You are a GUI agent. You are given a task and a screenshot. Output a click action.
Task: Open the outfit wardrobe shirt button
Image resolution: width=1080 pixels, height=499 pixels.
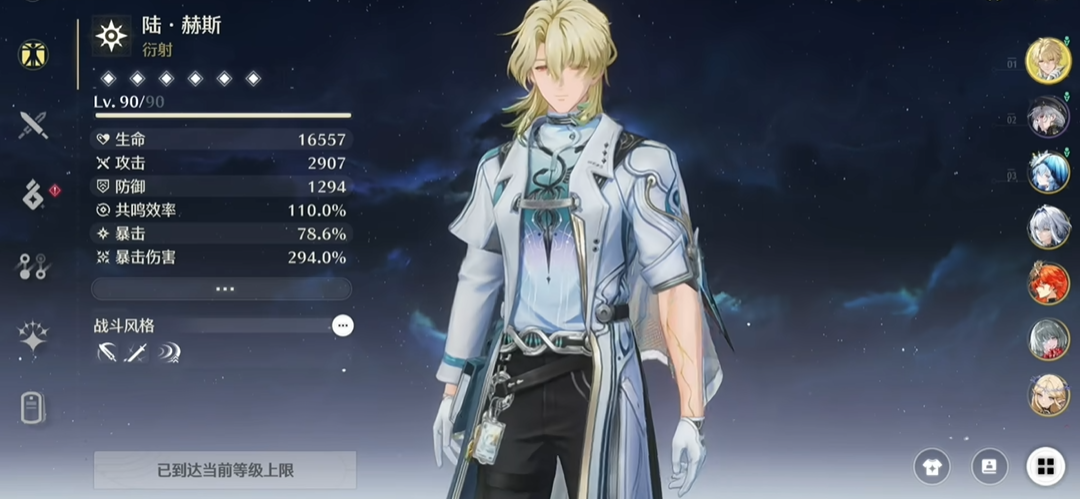[931, 466]
